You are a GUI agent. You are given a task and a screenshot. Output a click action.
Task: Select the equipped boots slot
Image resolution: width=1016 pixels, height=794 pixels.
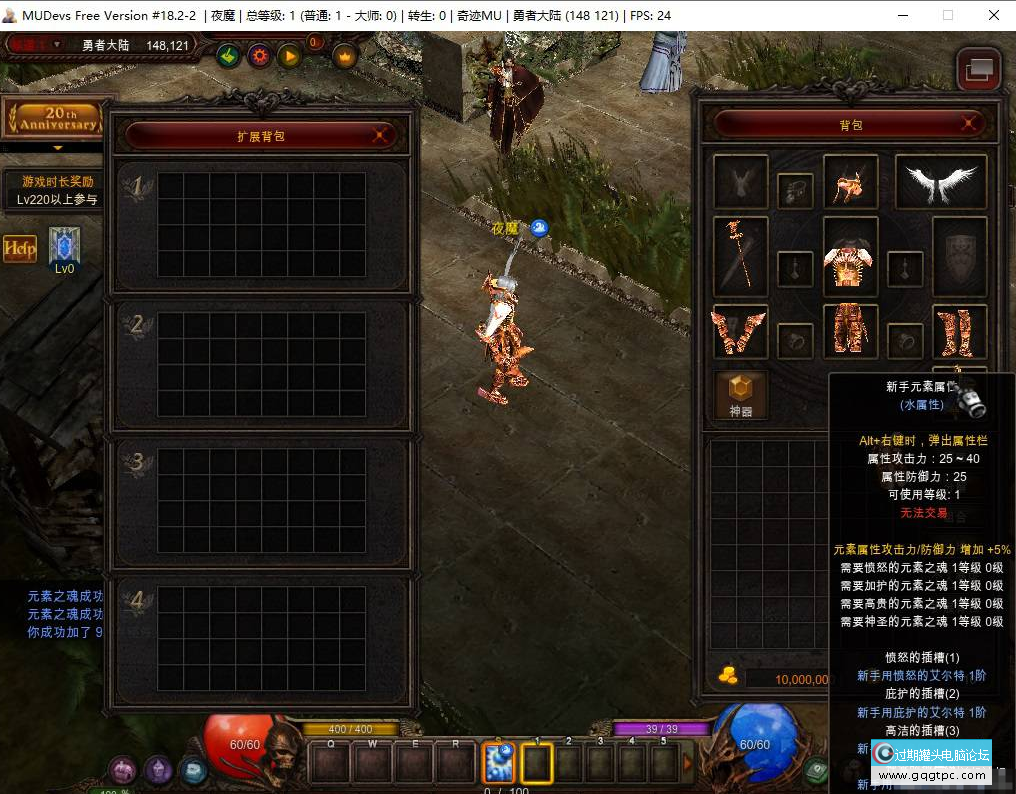pos(959,331)
